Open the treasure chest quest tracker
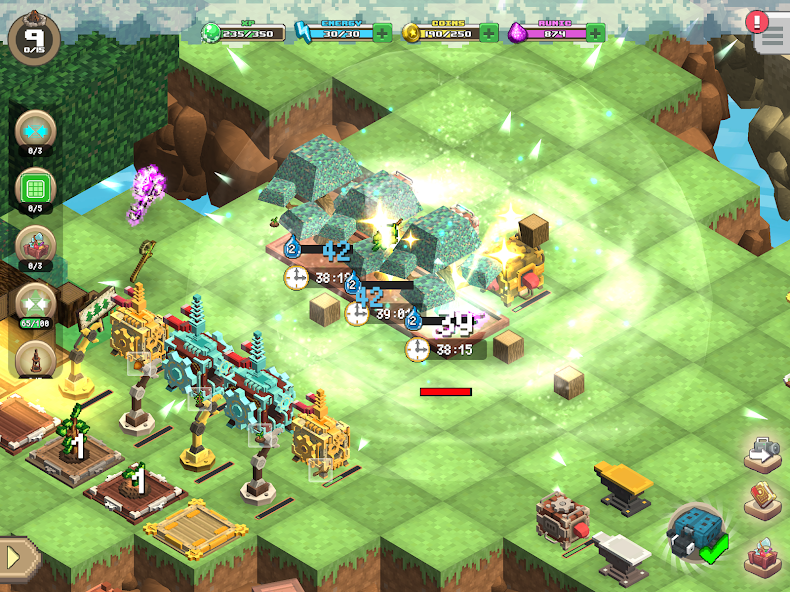The height and width of the screenshot is (592, 790). point(35,246)
